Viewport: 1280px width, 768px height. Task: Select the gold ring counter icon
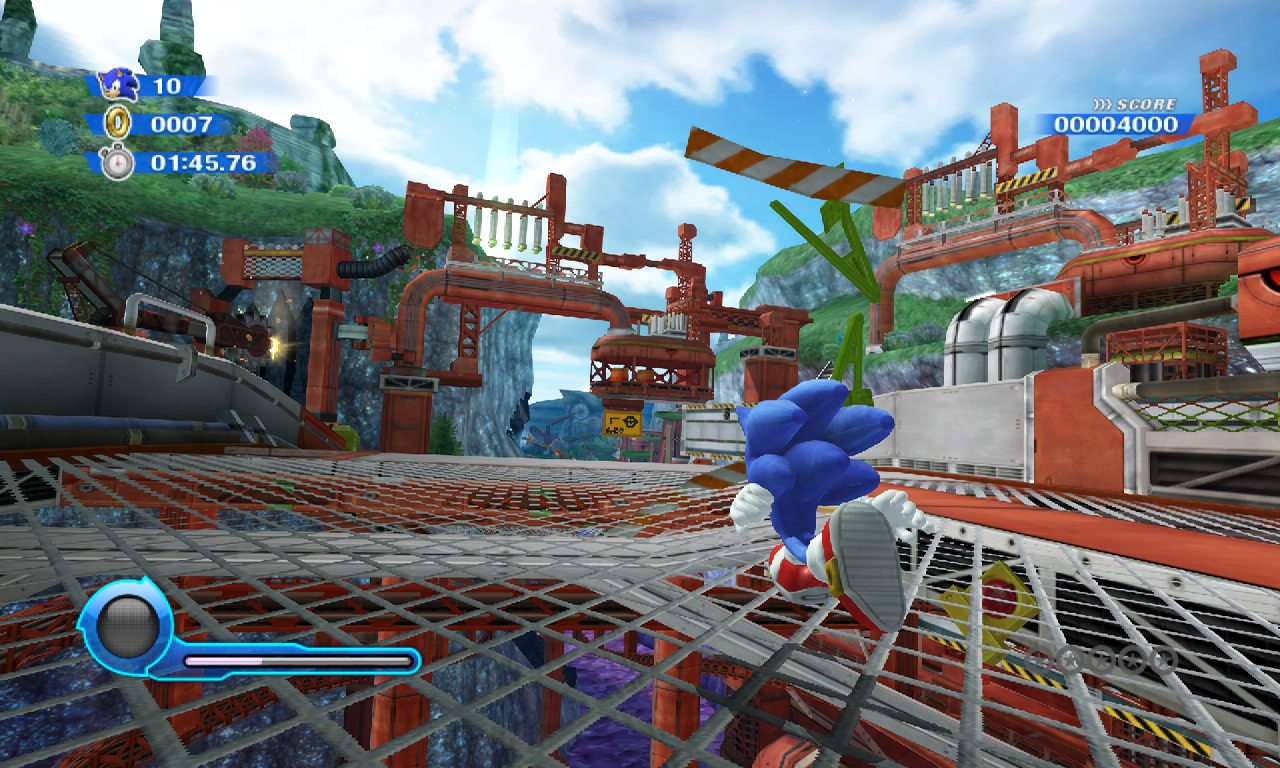point(119,124)
